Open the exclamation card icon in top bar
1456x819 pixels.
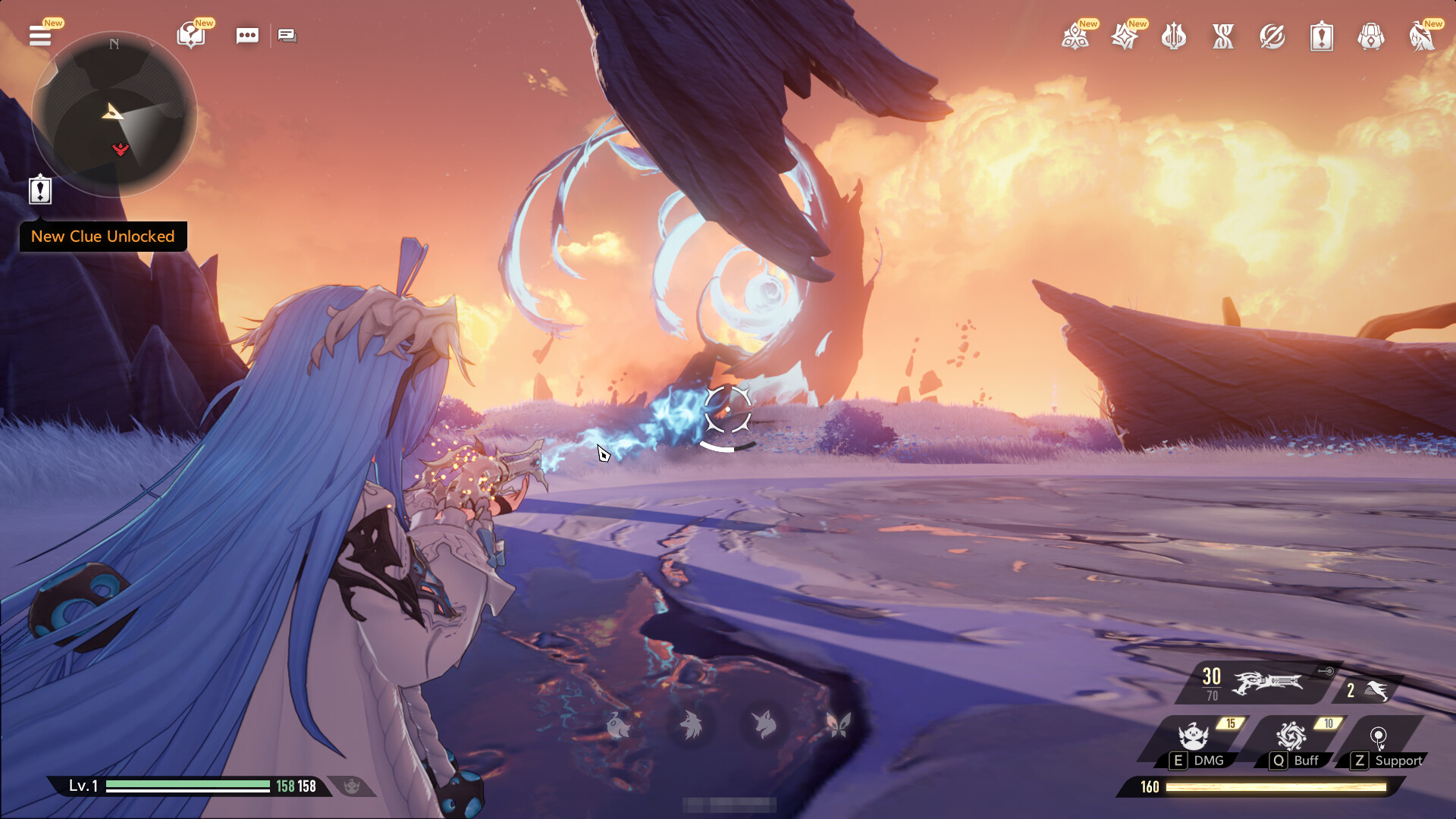1322,36
